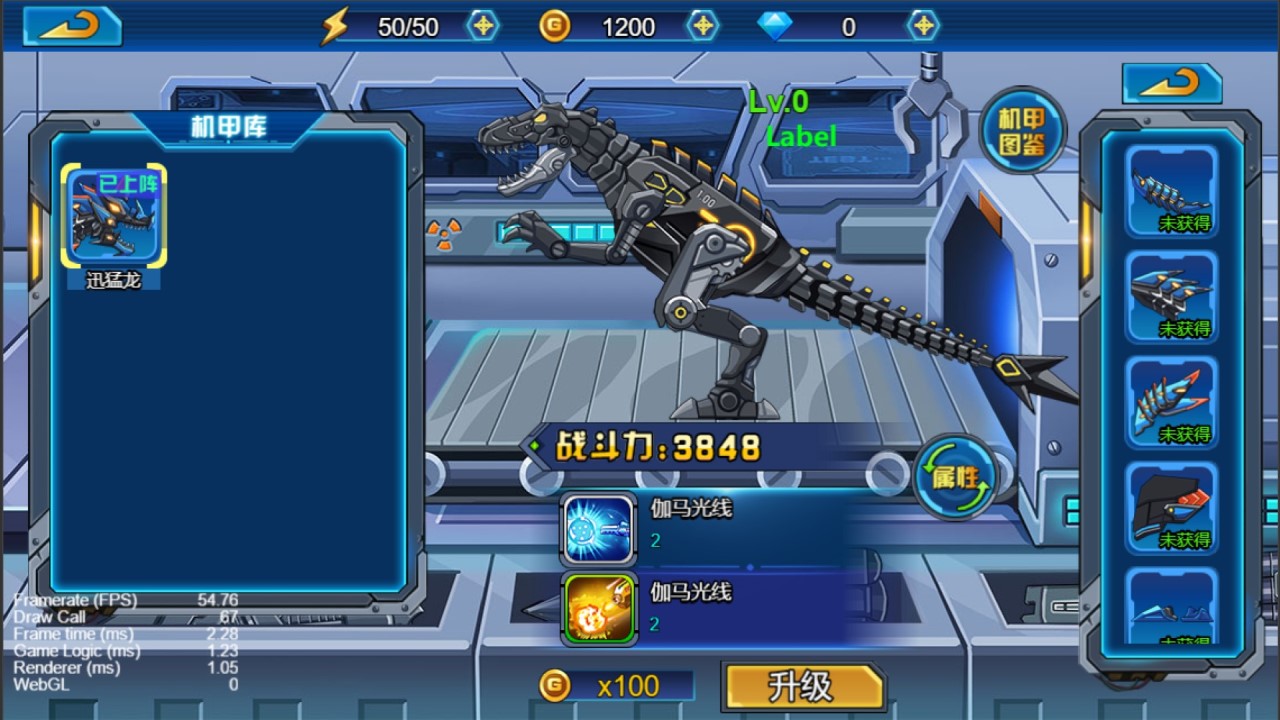This screenshot has width=1280, height=720.
Task: Add diamonds using the plus button
Action: tap(923, 26)
